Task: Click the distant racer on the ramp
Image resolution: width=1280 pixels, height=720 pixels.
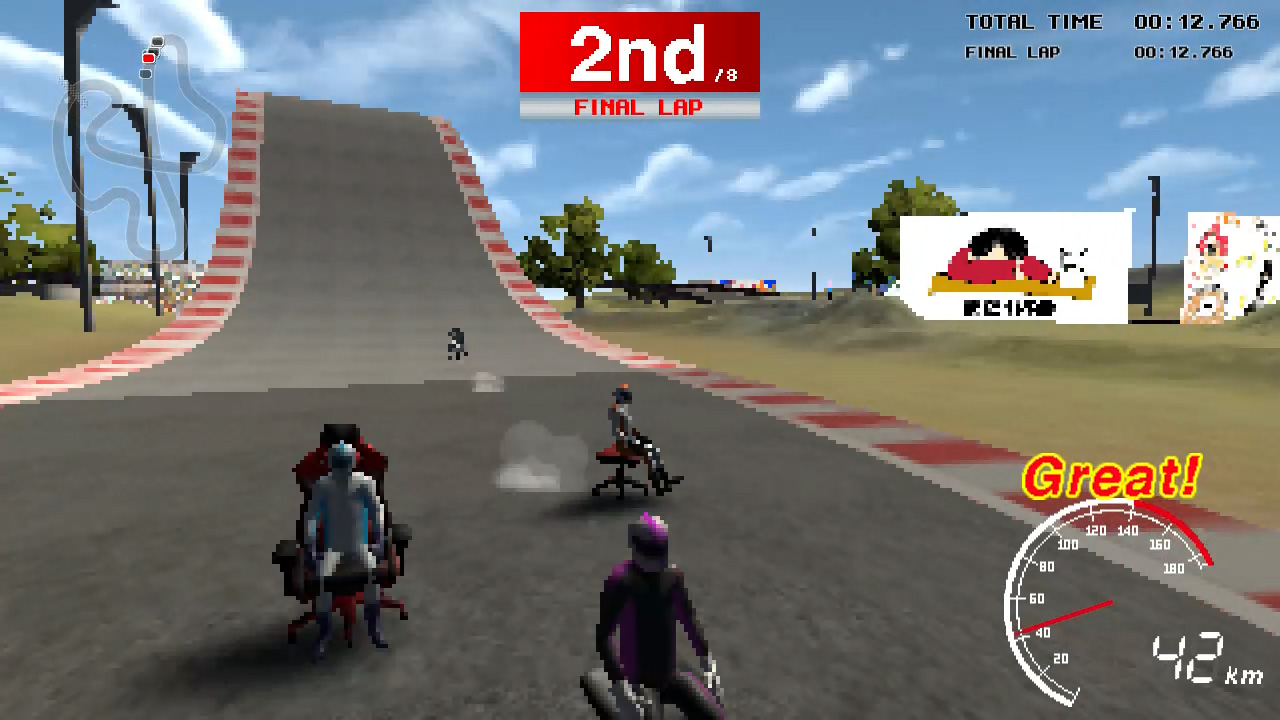Action: pos(456,340)
